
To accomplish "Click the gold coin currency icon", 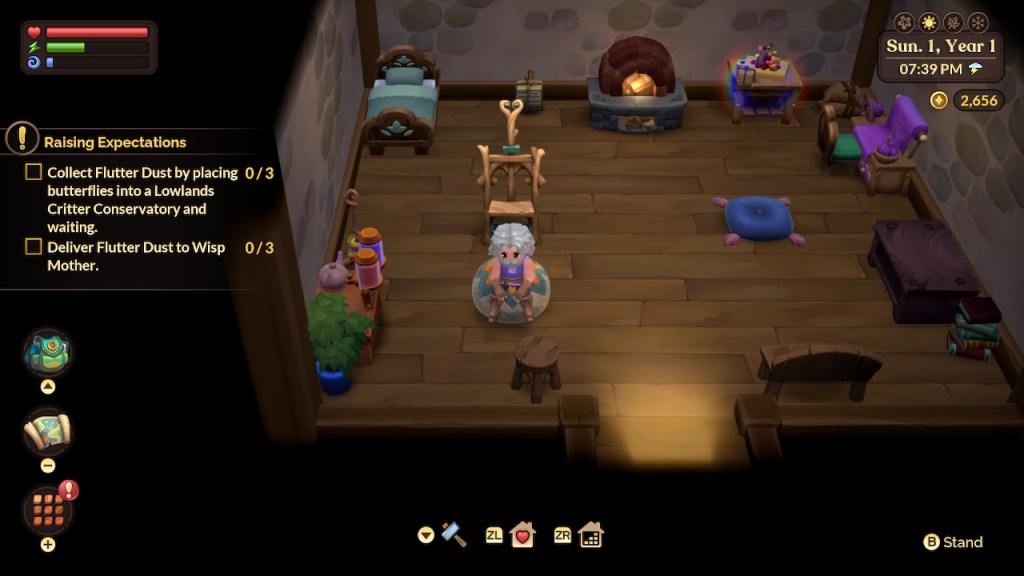I will pyautogui.click(x=939, y=100).
